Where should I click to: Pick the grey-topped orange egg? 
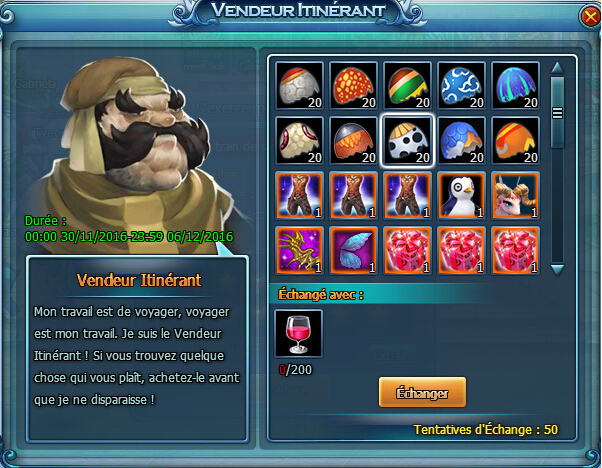(x=354, y=140)
